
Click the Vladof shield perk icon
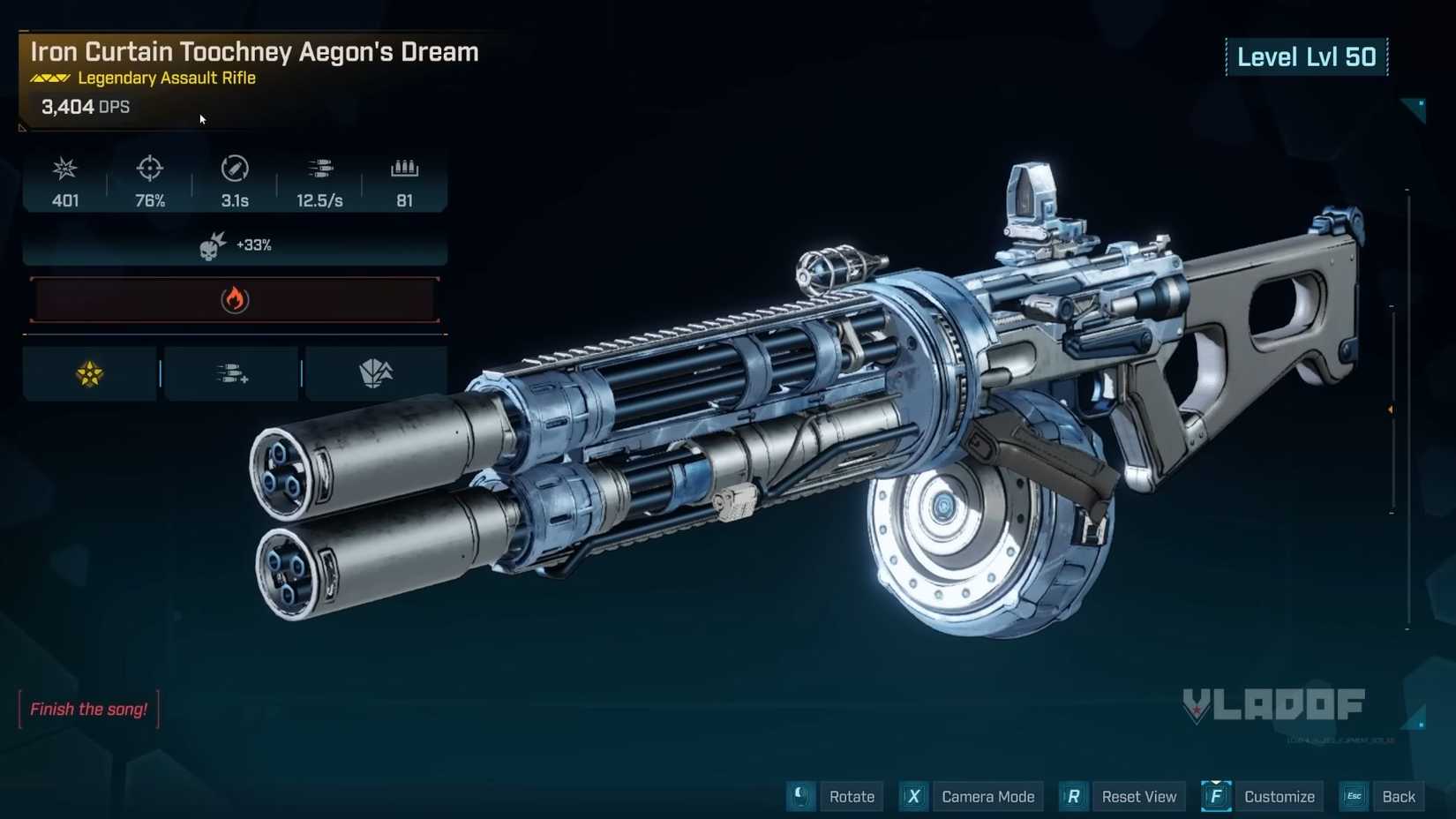pyautogui.click(x=374, y=372)
